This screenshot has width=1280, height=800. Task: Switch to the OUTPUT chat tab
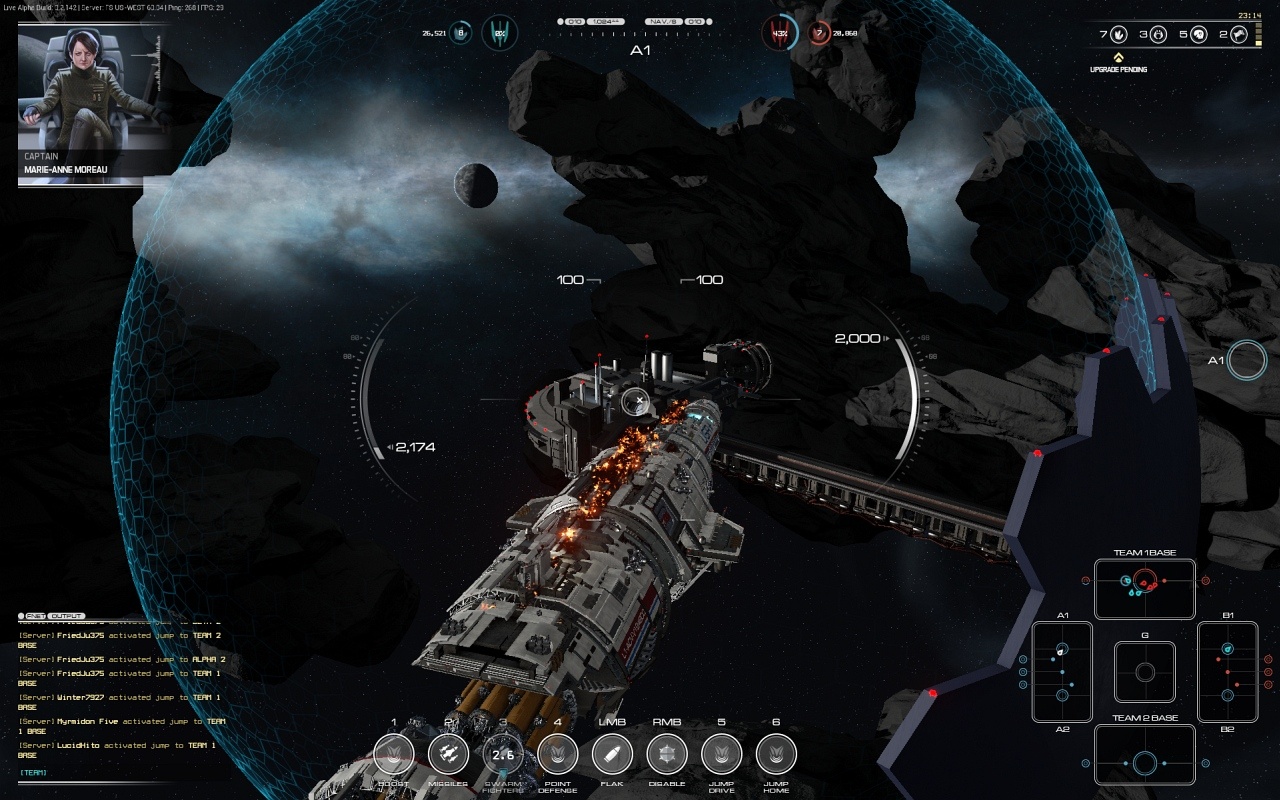pyautogui.click(x=67, y=616)
